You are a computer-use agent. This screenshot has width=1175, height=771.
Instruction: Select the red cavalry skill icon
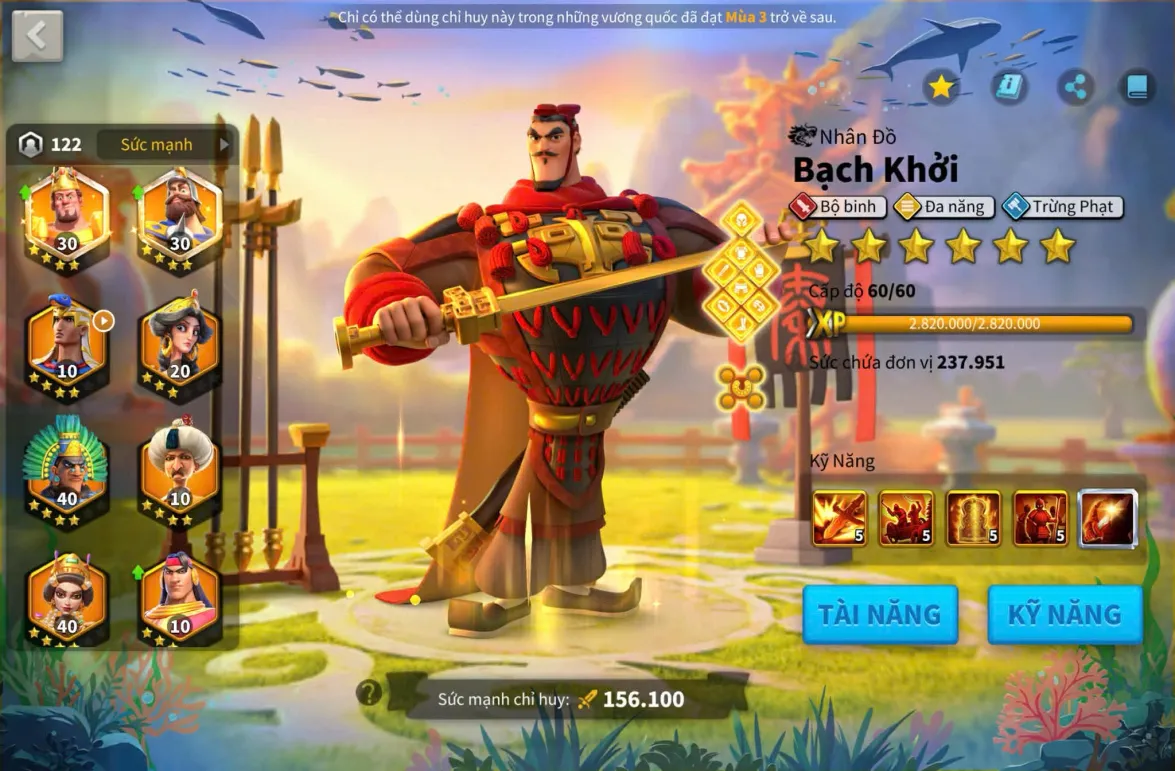click(x=906, y=518)
